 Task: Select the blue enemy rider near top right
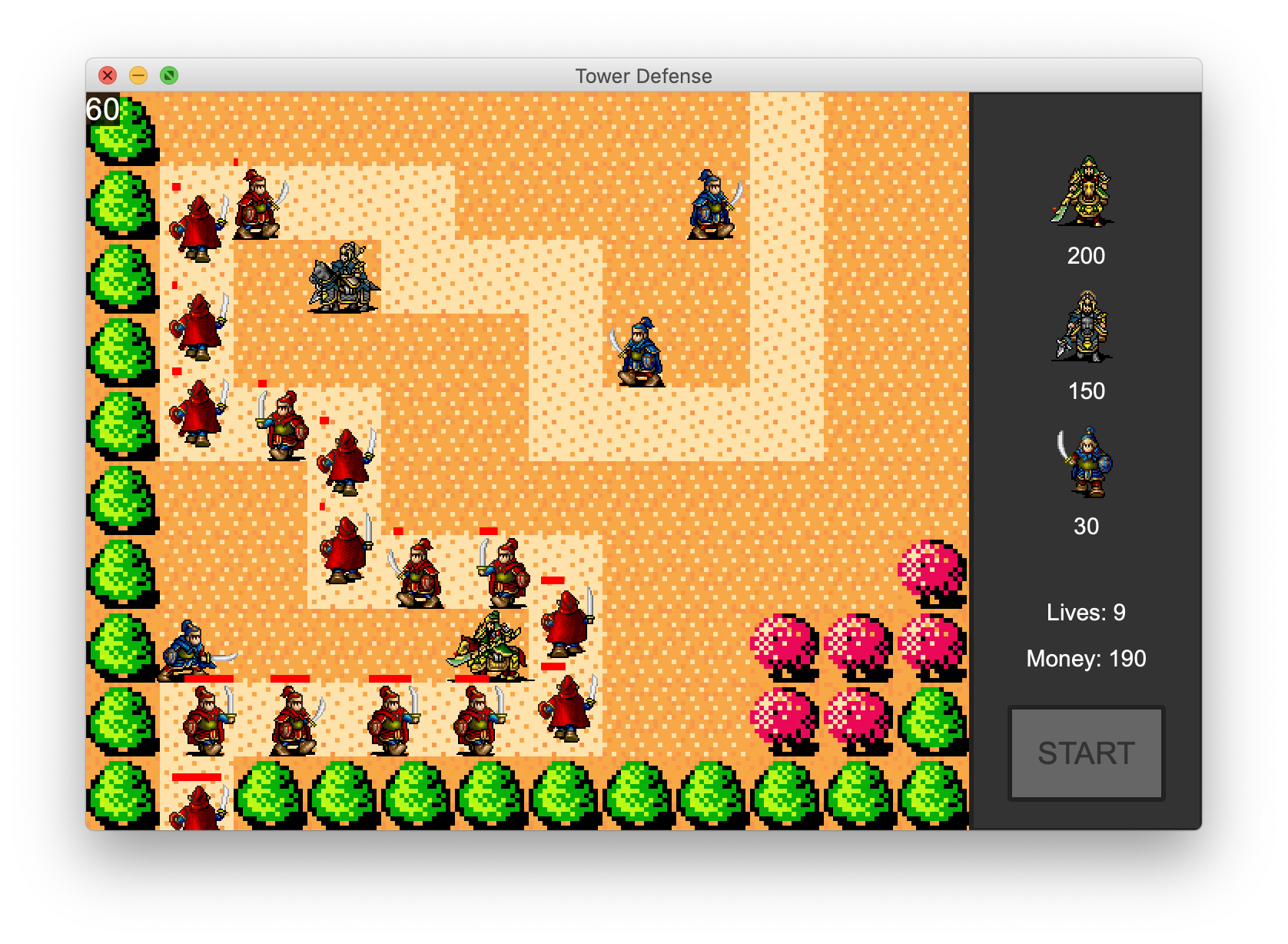click(712, 204)
